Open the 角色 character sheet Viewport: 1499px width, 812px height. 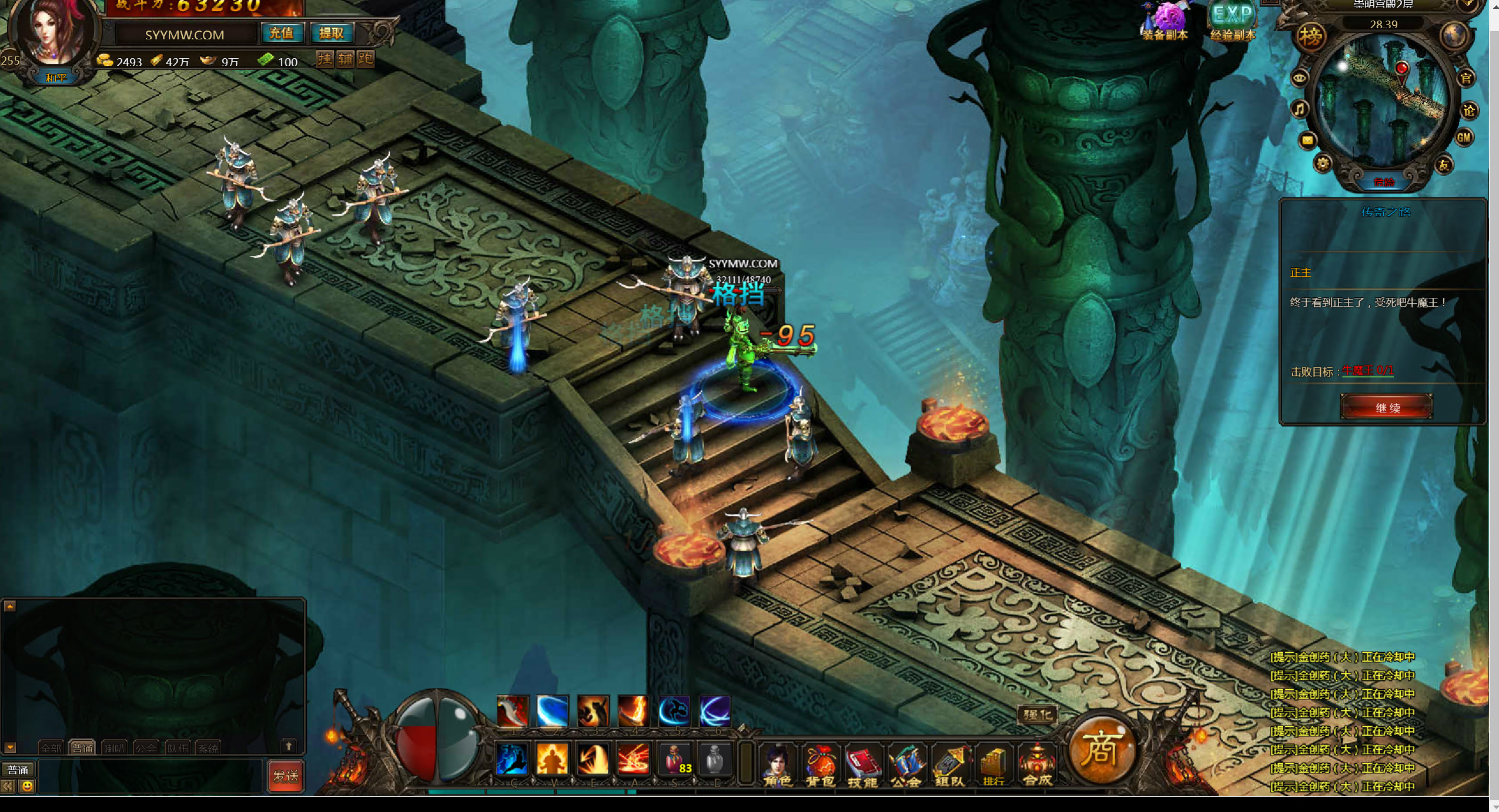[777, 764]
